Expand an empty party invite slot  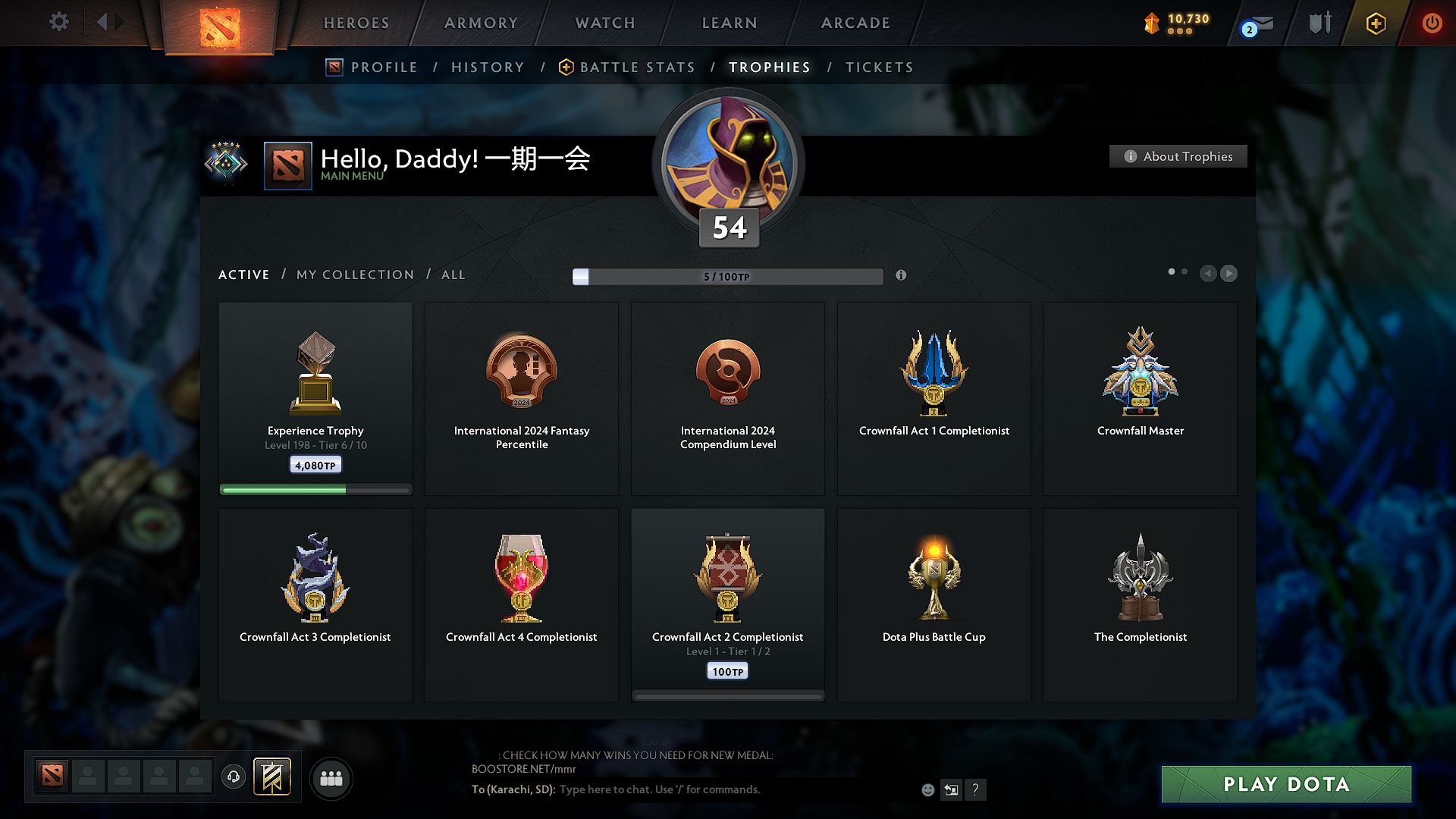[88, 777]
